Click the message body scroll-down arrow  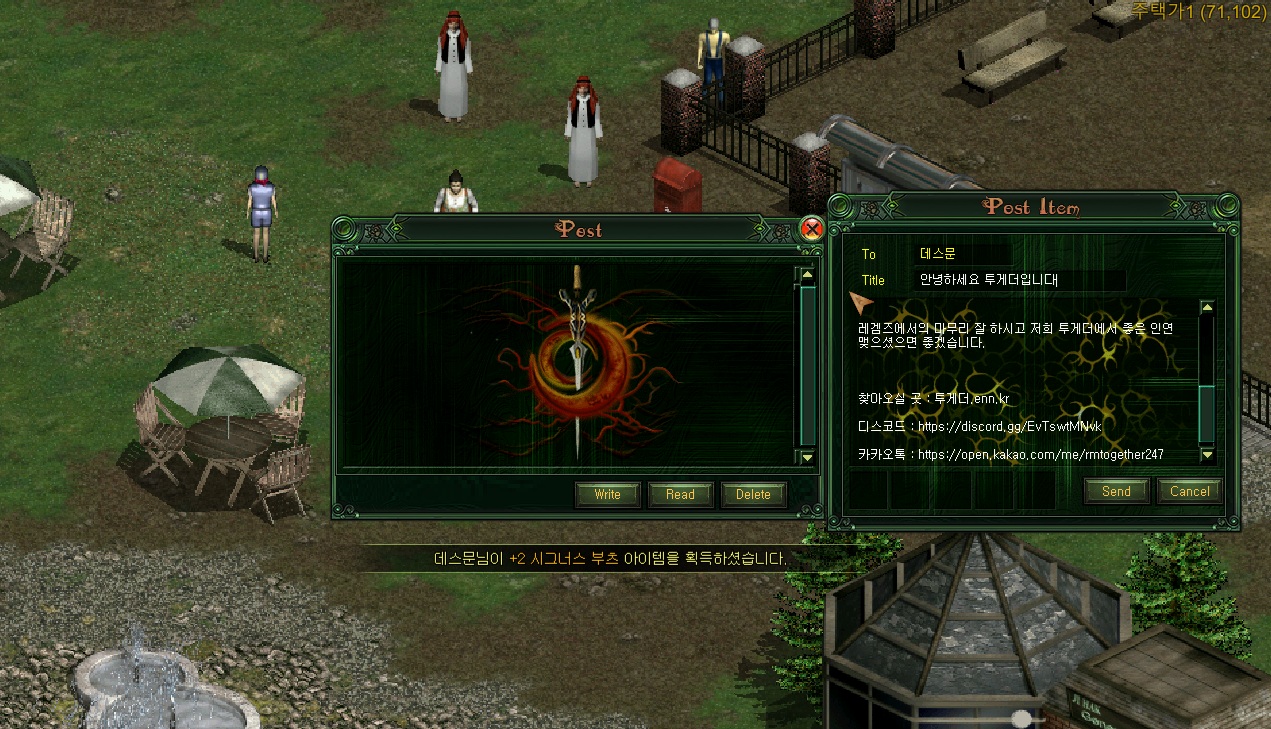(1207, 454)
